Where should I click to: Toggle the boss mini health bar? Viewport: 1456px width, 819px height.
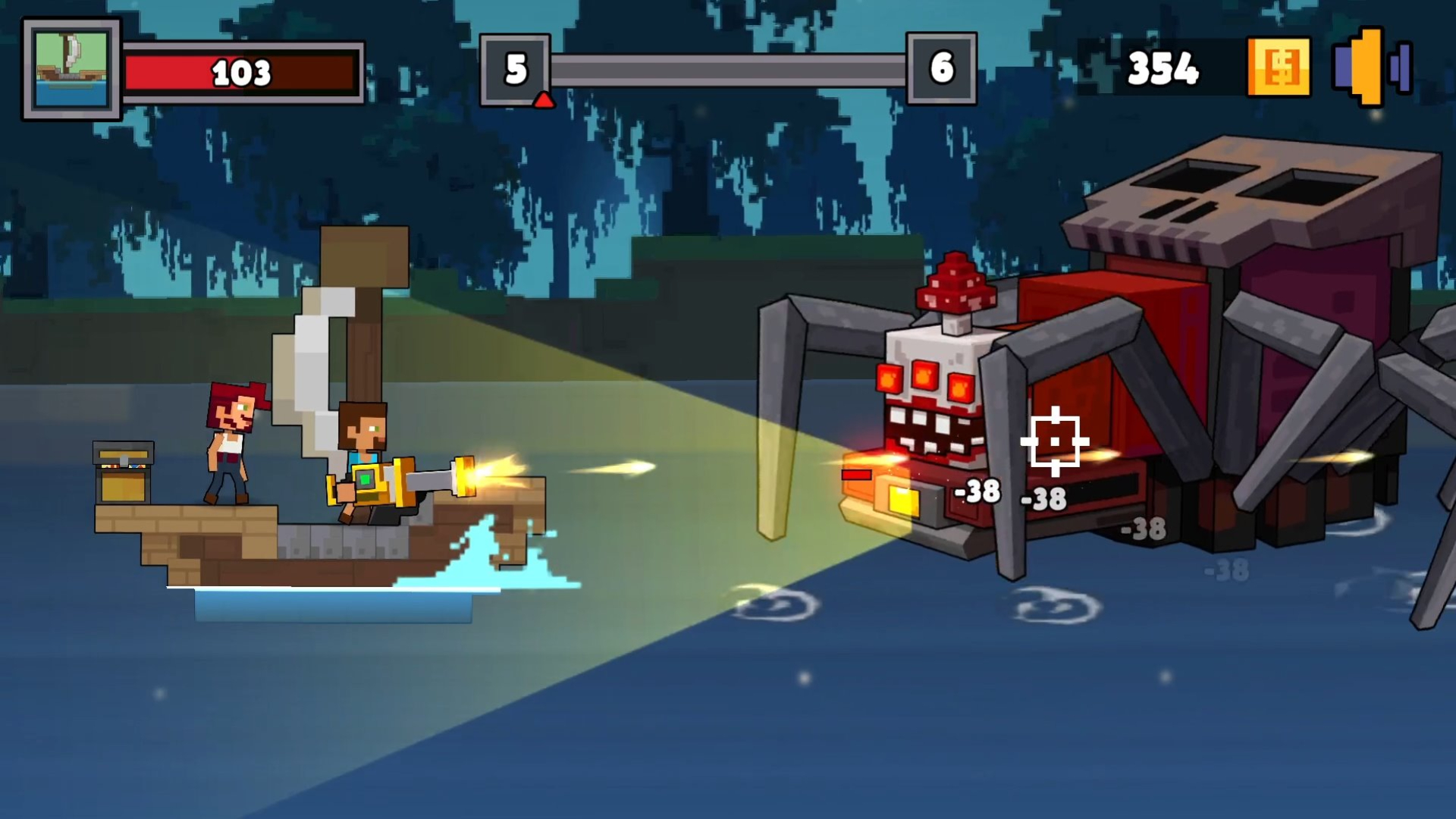(855, 475)
